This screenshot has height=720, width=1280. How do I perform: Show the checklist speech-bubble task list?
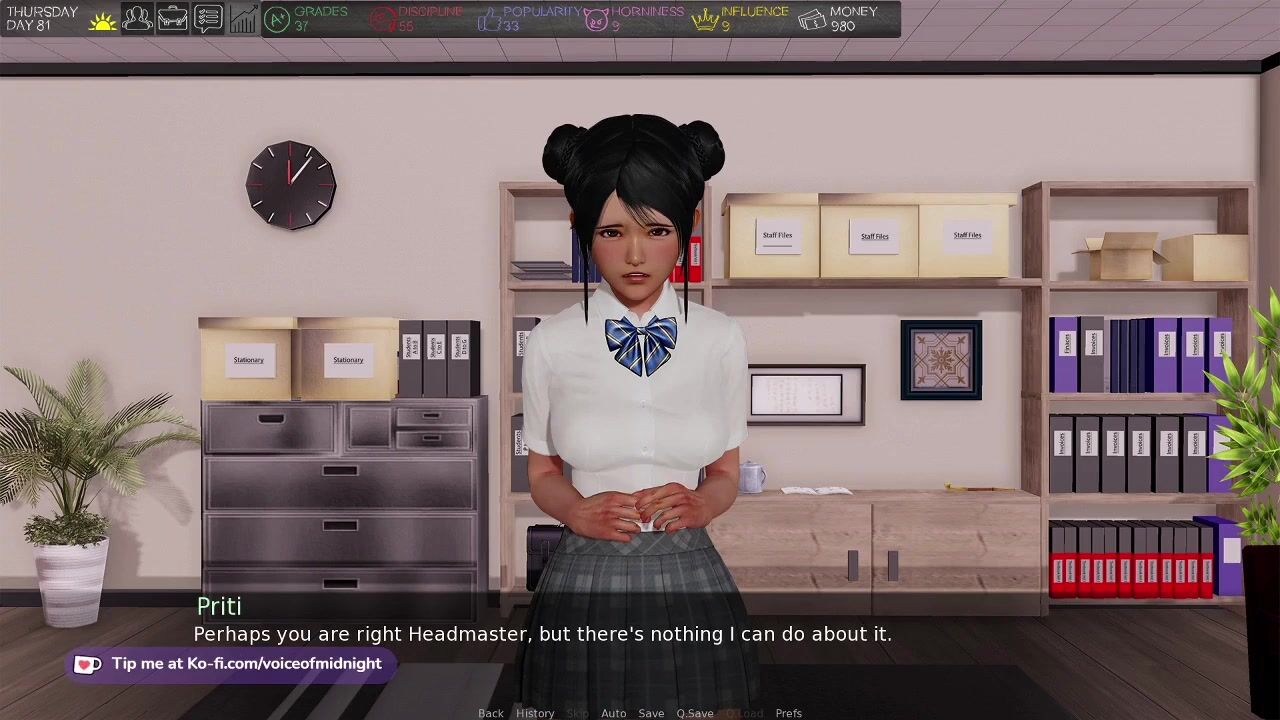tap(208, 18)
